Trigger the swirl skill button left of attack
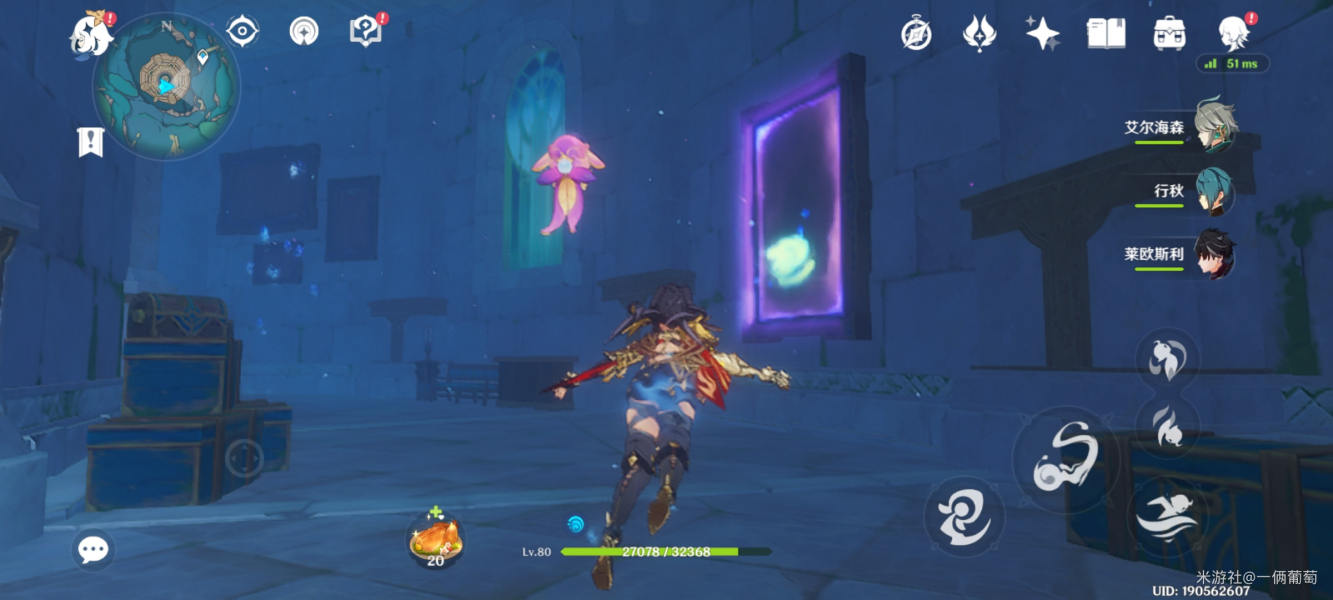The image size is (1333, 600). click(x=964, y=517)
